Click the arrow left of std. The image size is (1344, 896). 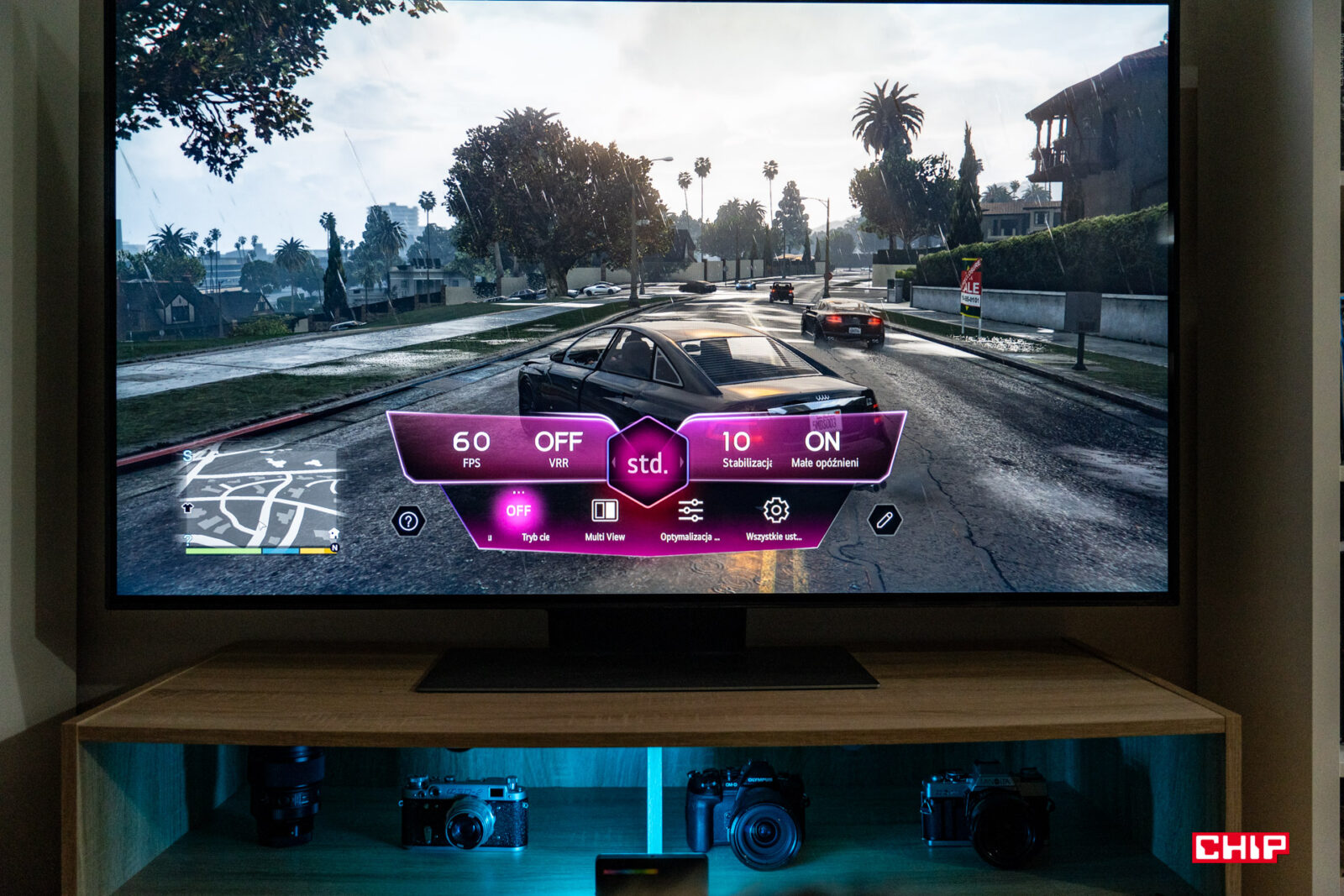[x=615, y=463]
